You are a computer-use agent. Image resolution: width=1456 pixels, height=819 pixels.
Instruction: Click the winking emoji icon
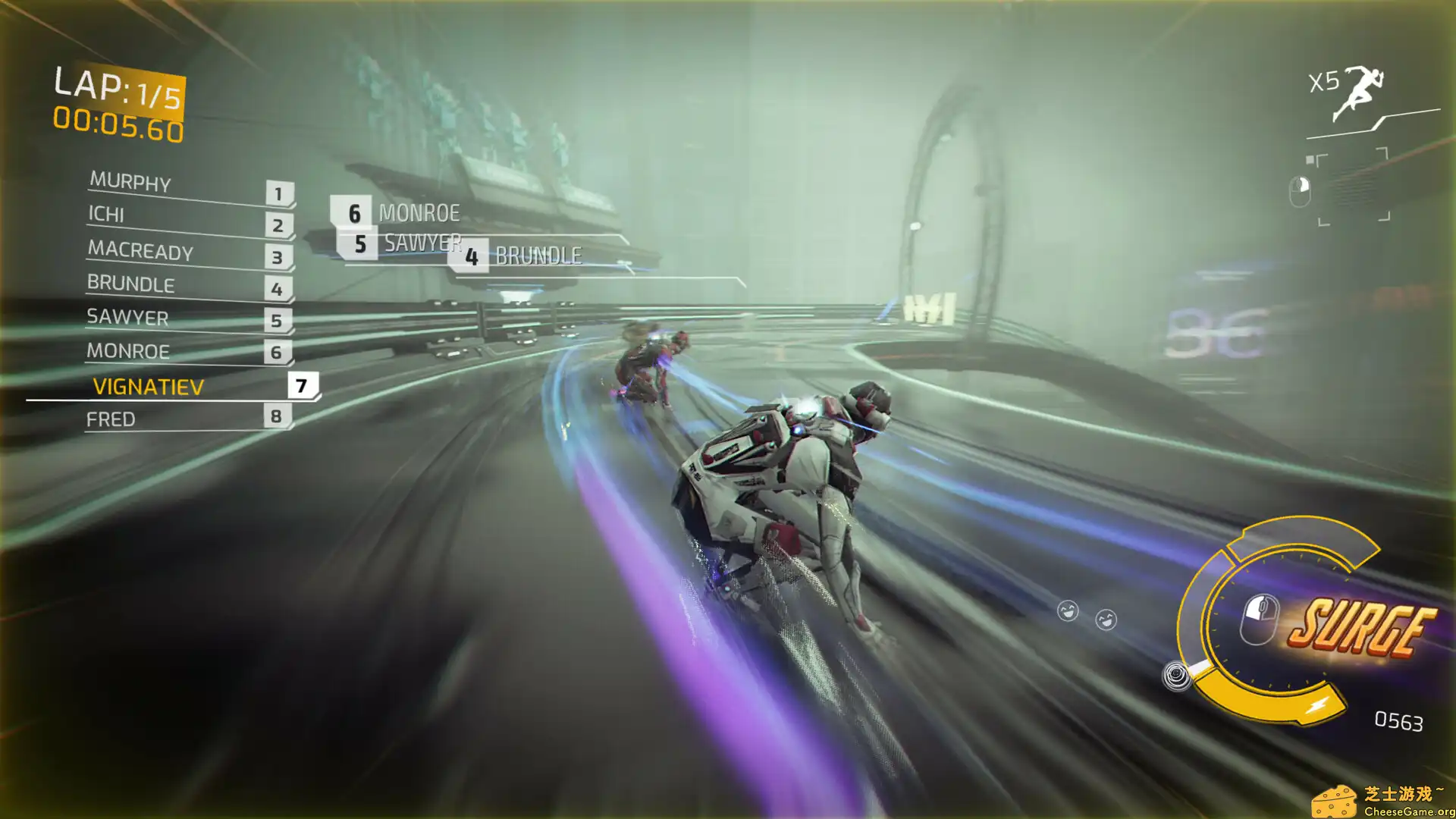tap(1107, 619)
